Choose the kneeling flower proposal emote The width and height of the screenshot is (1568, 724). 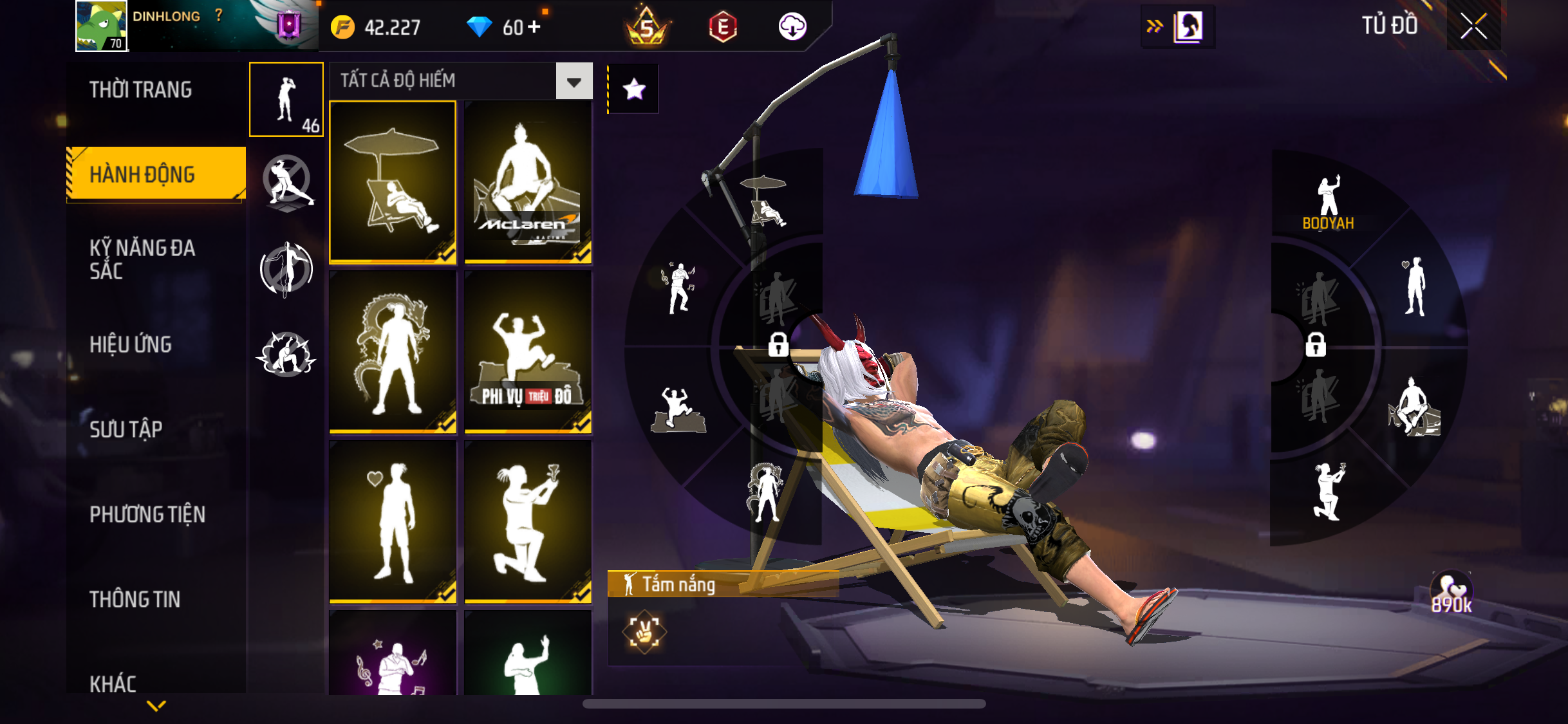[x=528, y=522]
